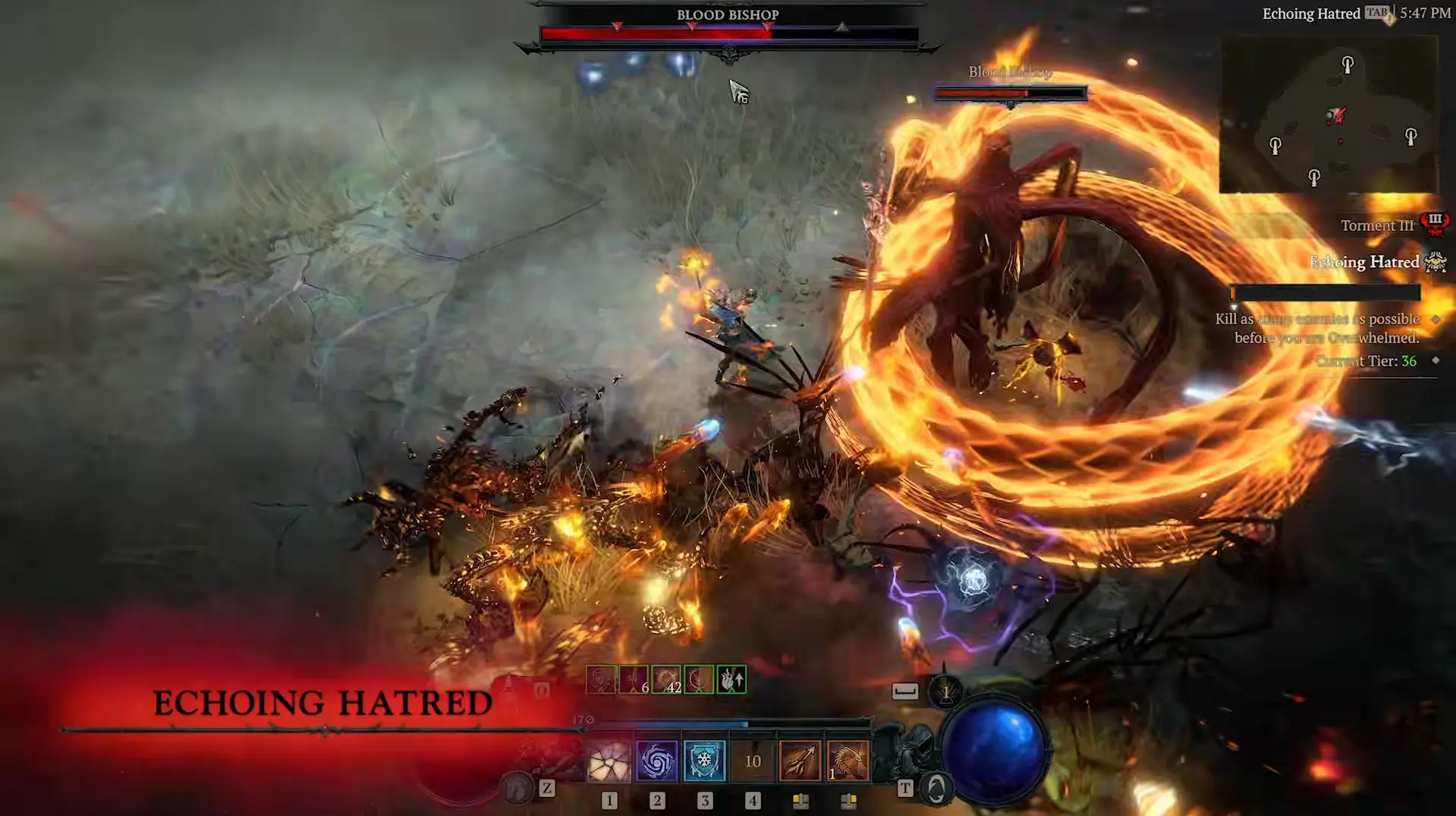Use the snowflake shield skill
This screenshot has width=1456, height=816.
(x=705, y=761)
